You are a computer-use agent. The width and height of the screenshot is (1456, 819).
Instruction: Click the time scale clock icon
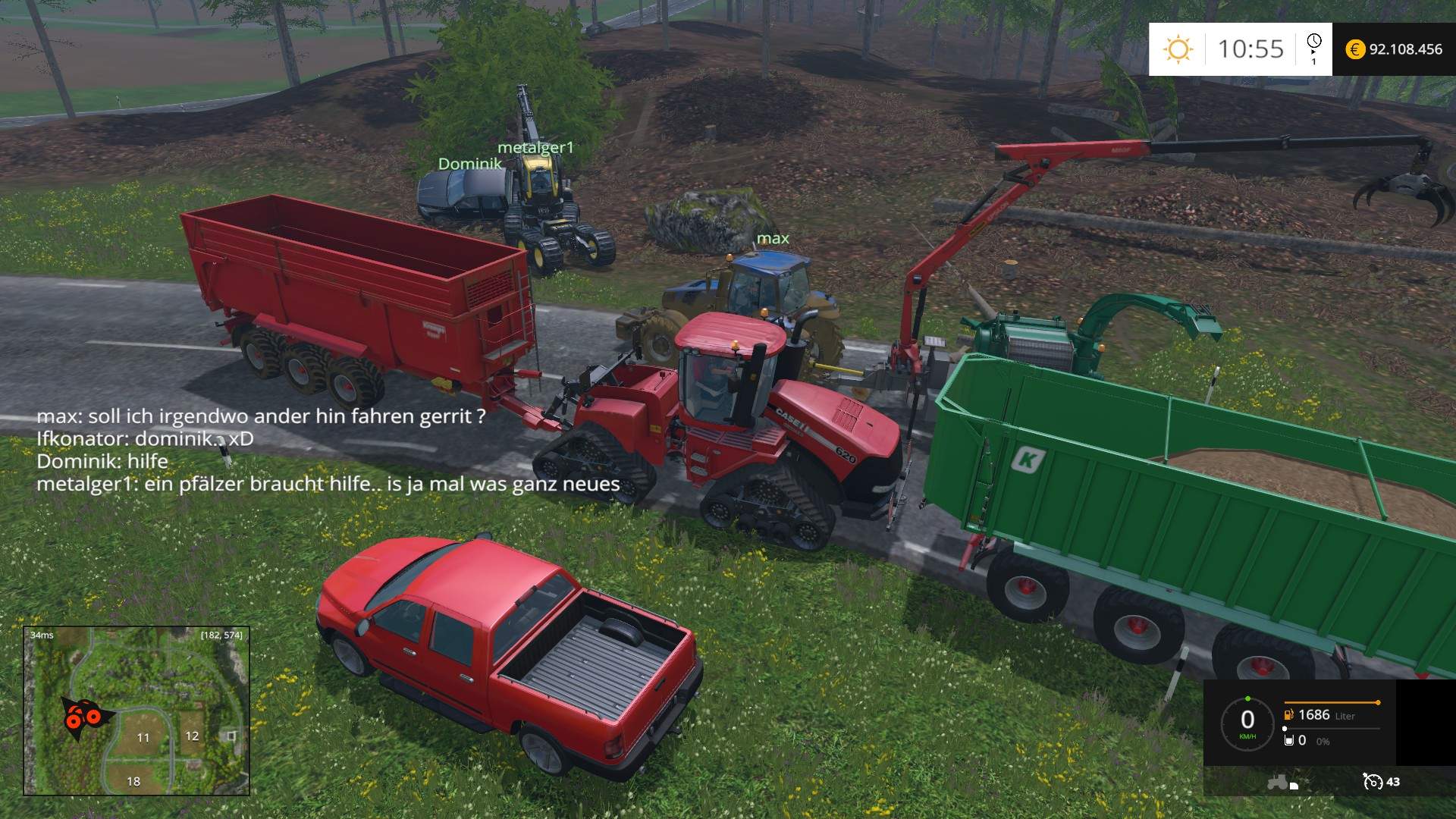[1314, 42]
